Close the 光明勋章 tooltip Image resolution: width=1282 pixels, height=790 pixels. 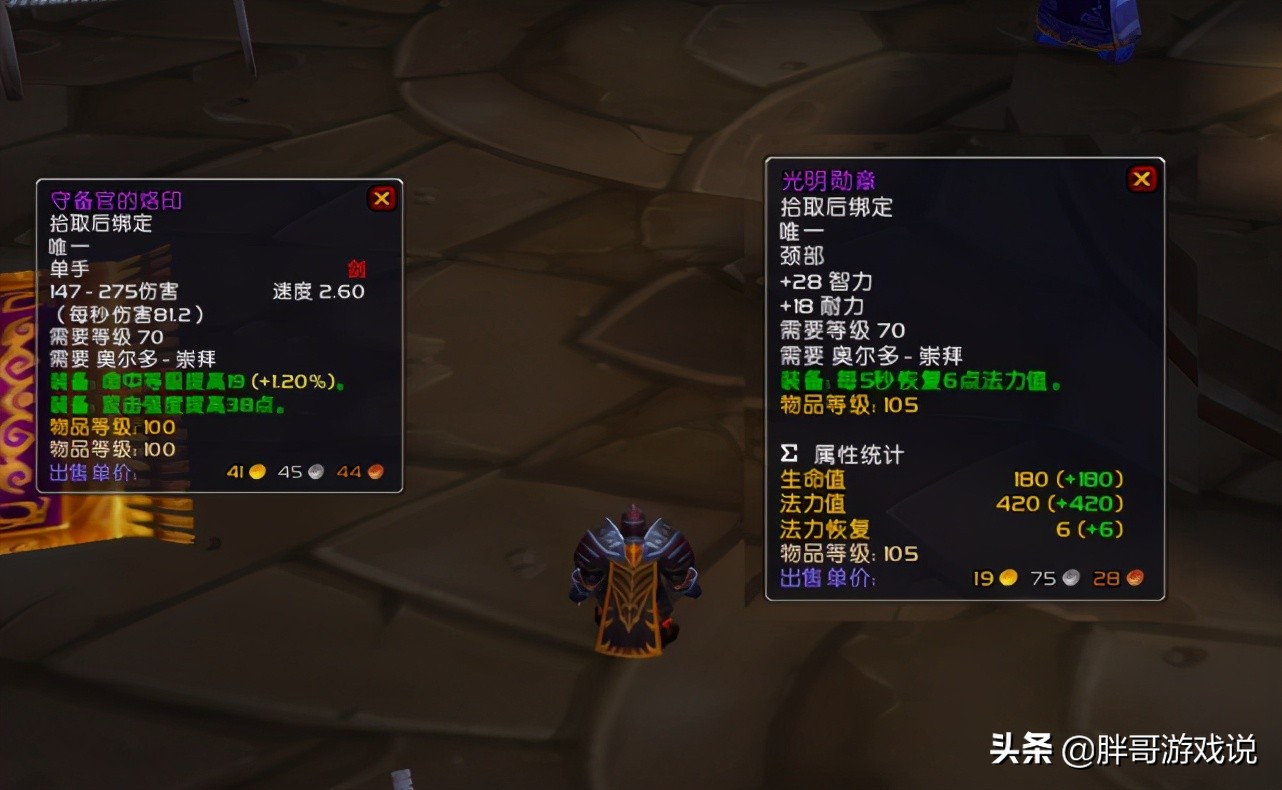point(1141,178)
